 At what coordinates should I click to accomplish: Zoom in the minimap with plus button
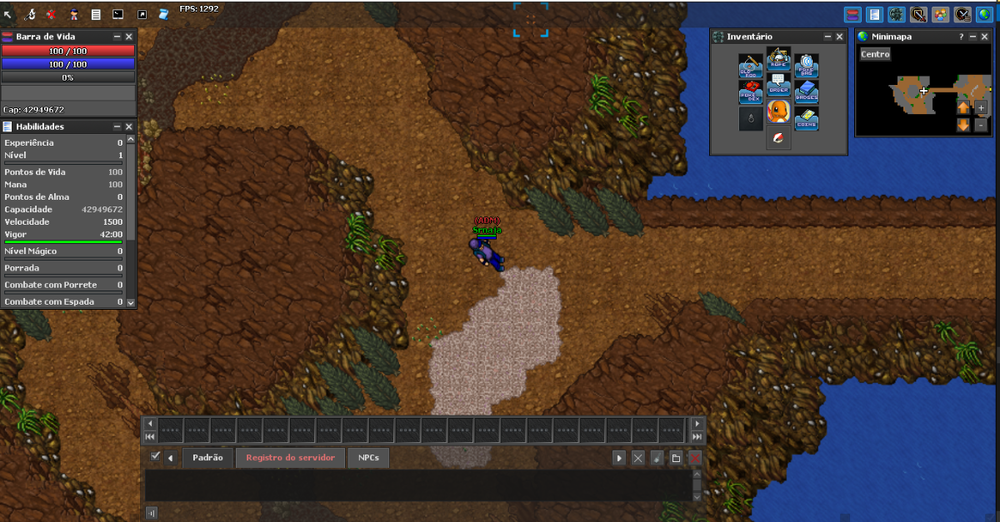[x=981, y=107]
